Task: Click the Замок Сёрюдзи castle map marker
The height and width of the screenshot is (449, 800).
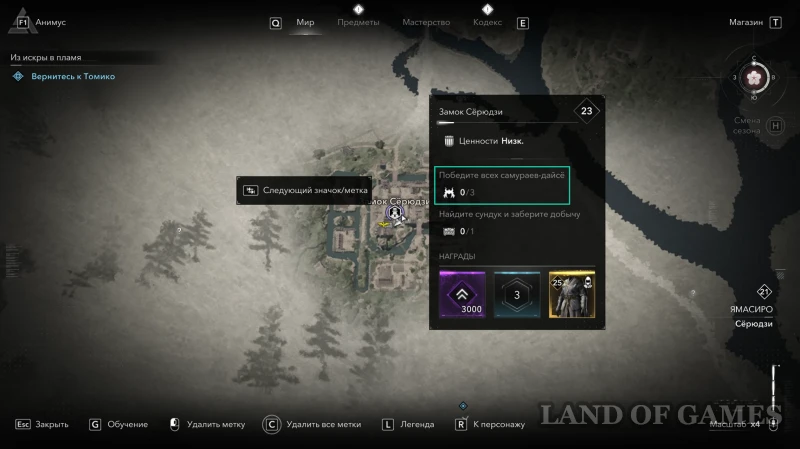Action: (396, 213)
